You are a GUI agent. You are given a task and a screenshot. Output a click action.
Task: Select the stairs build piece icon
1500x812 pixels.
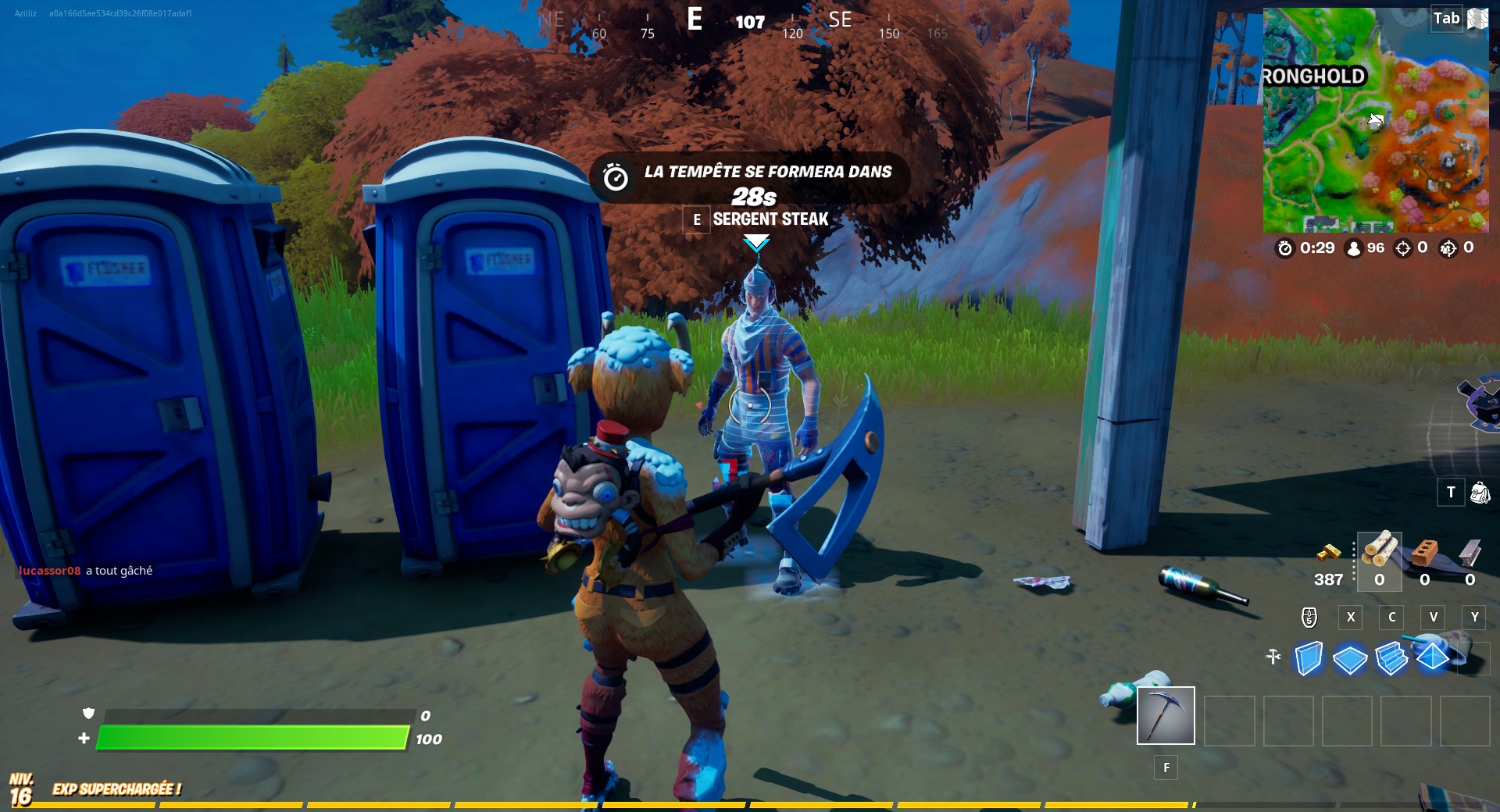pos(1393,660)
